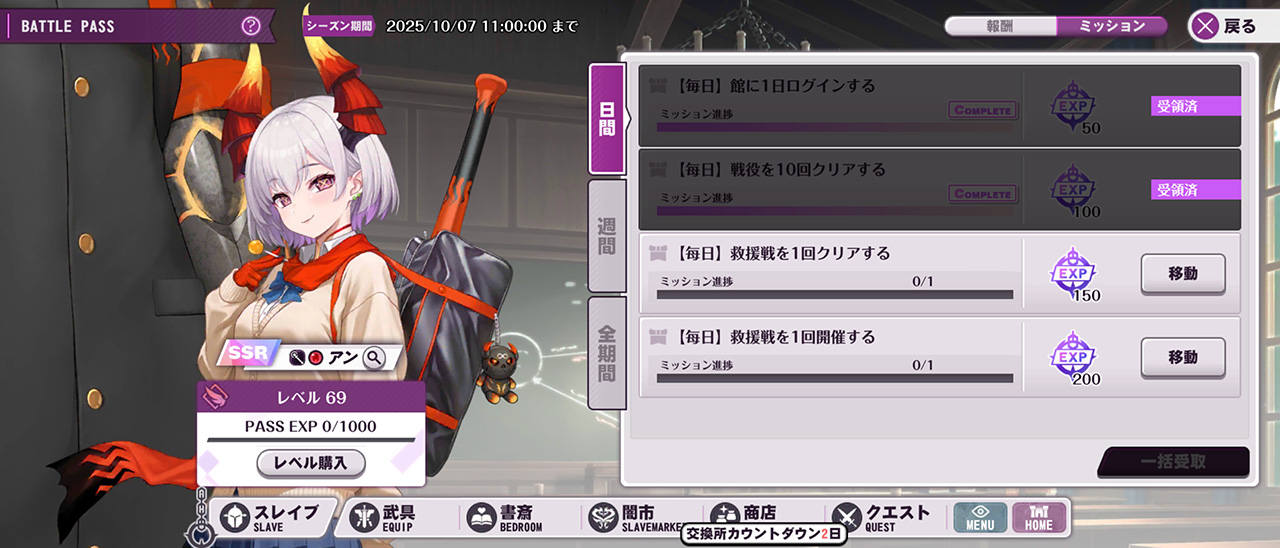The height and width of the screenshot is (548, 1280).
Task: Choose the 日間 daily missions tab
Action: click(x=607, y=118)
